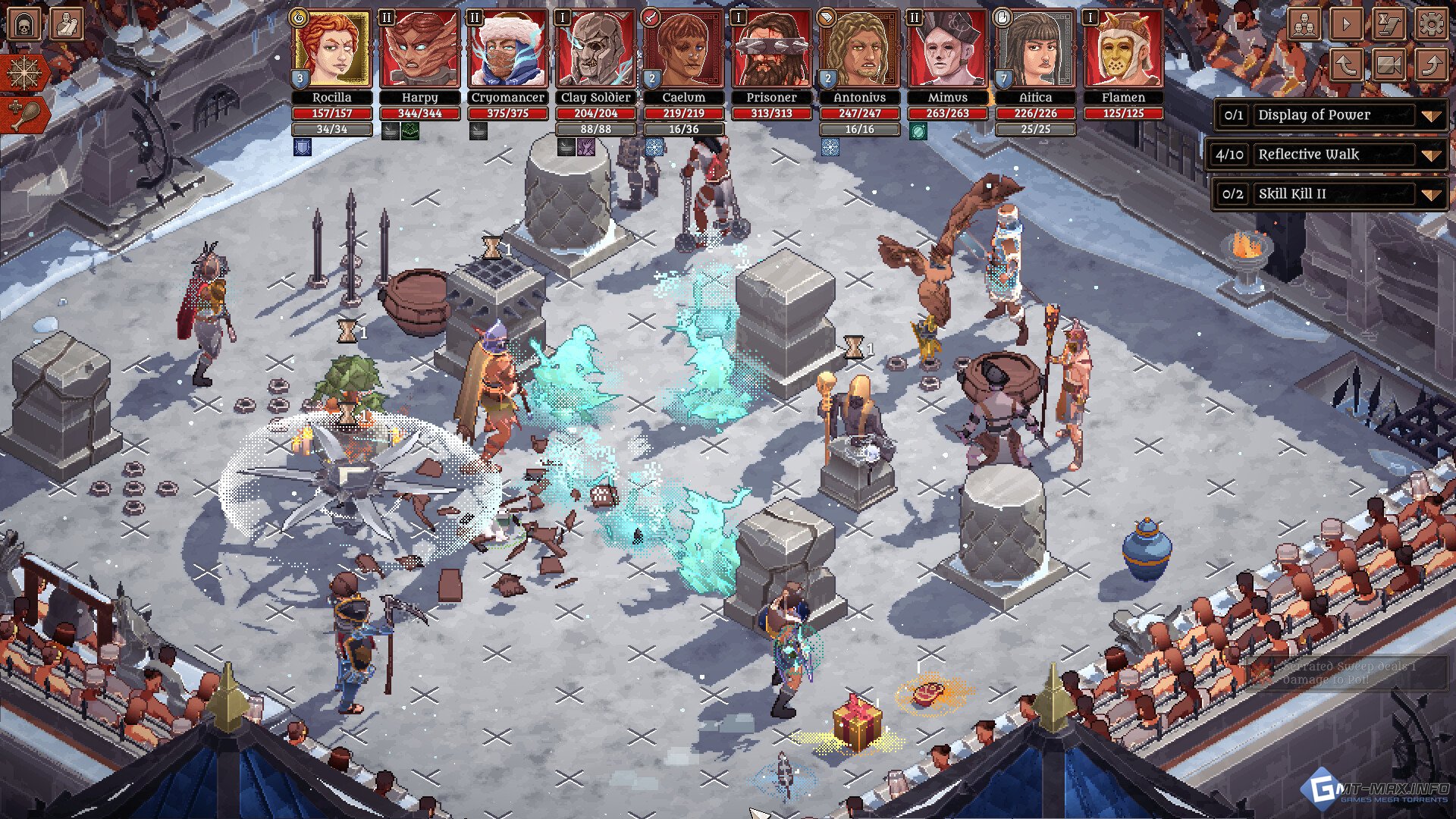Choose the Mimus portrait
The image size is (1456, 819).
coord(947,49)
